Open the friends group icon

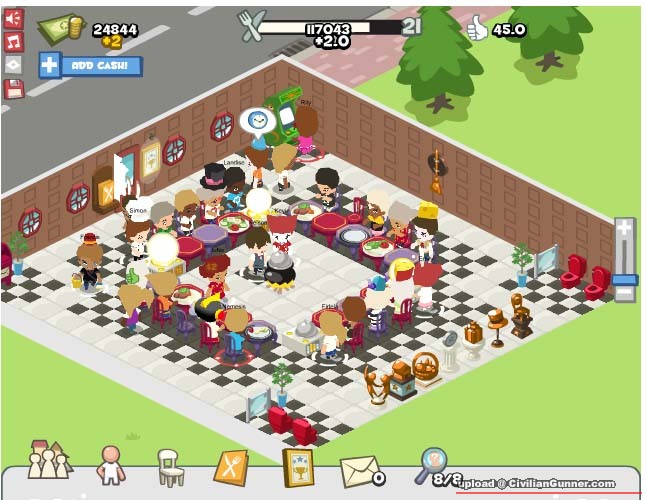click(47, 460)
